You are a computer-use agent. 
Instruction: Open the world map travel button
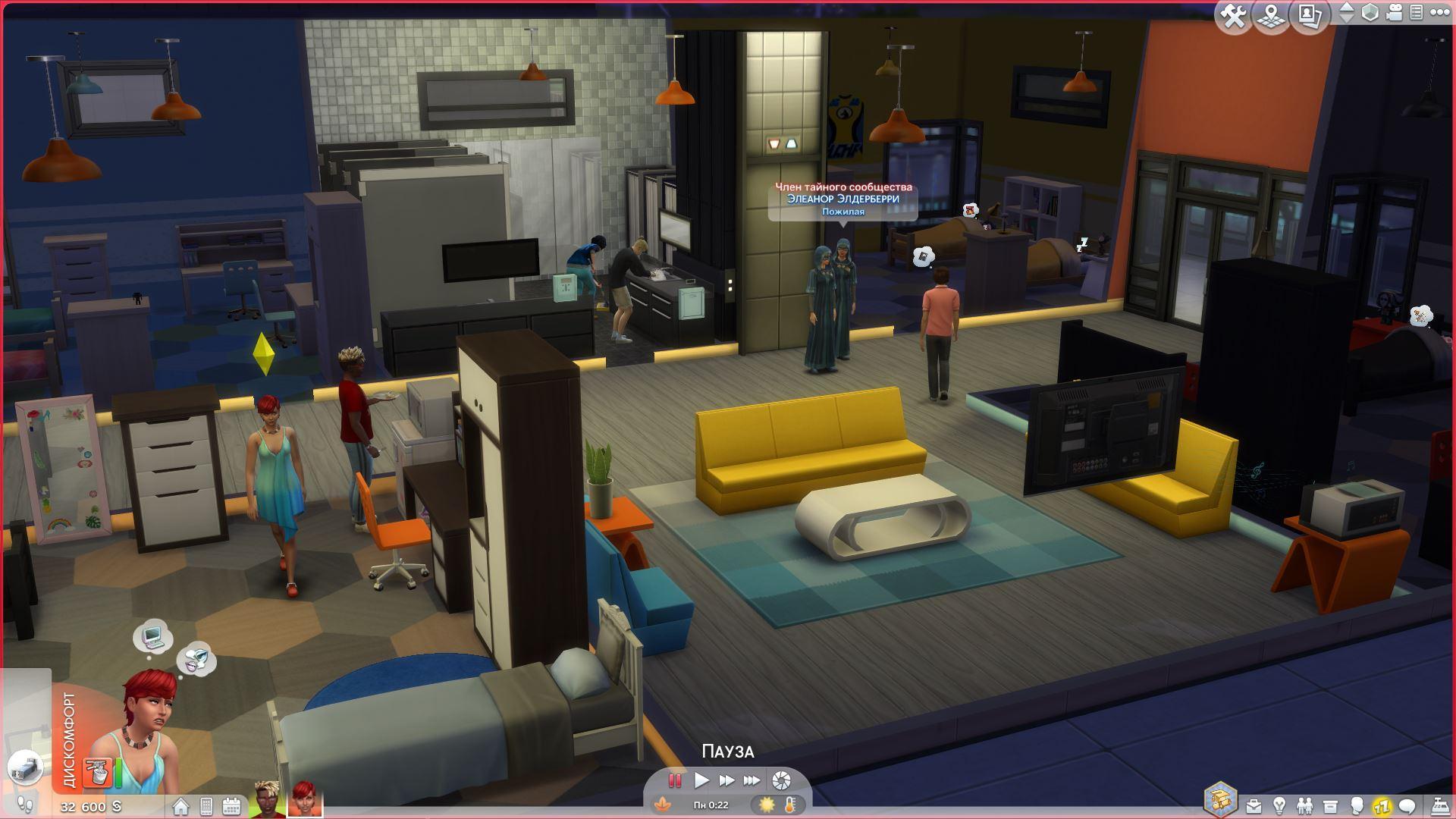coord(1272,16)
